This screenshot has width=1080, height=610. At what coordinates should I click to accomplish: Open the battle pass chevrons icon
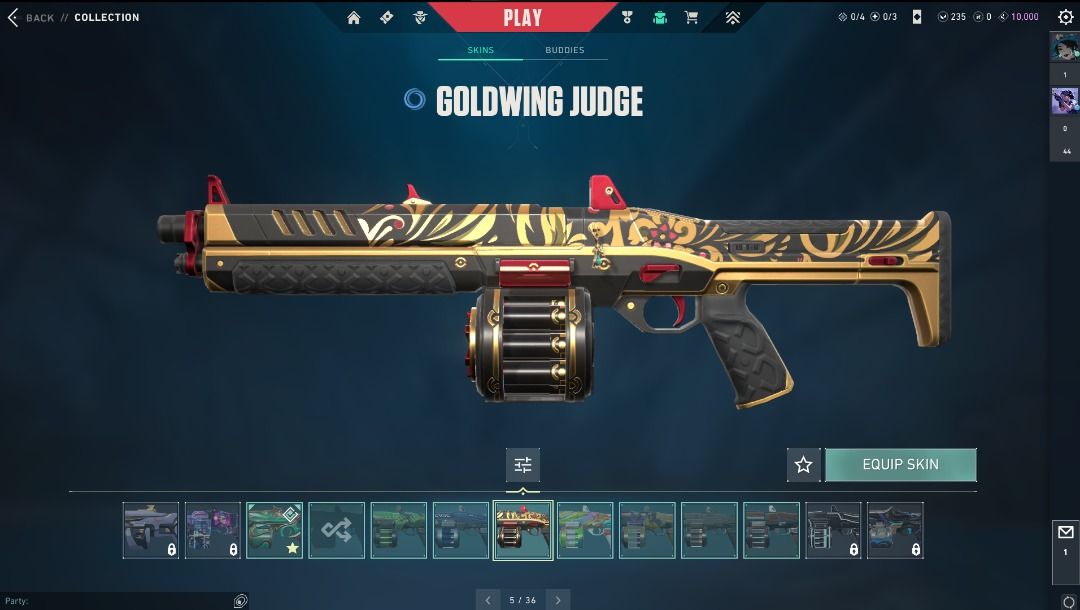pyautogui.click(x=733, y=17)
